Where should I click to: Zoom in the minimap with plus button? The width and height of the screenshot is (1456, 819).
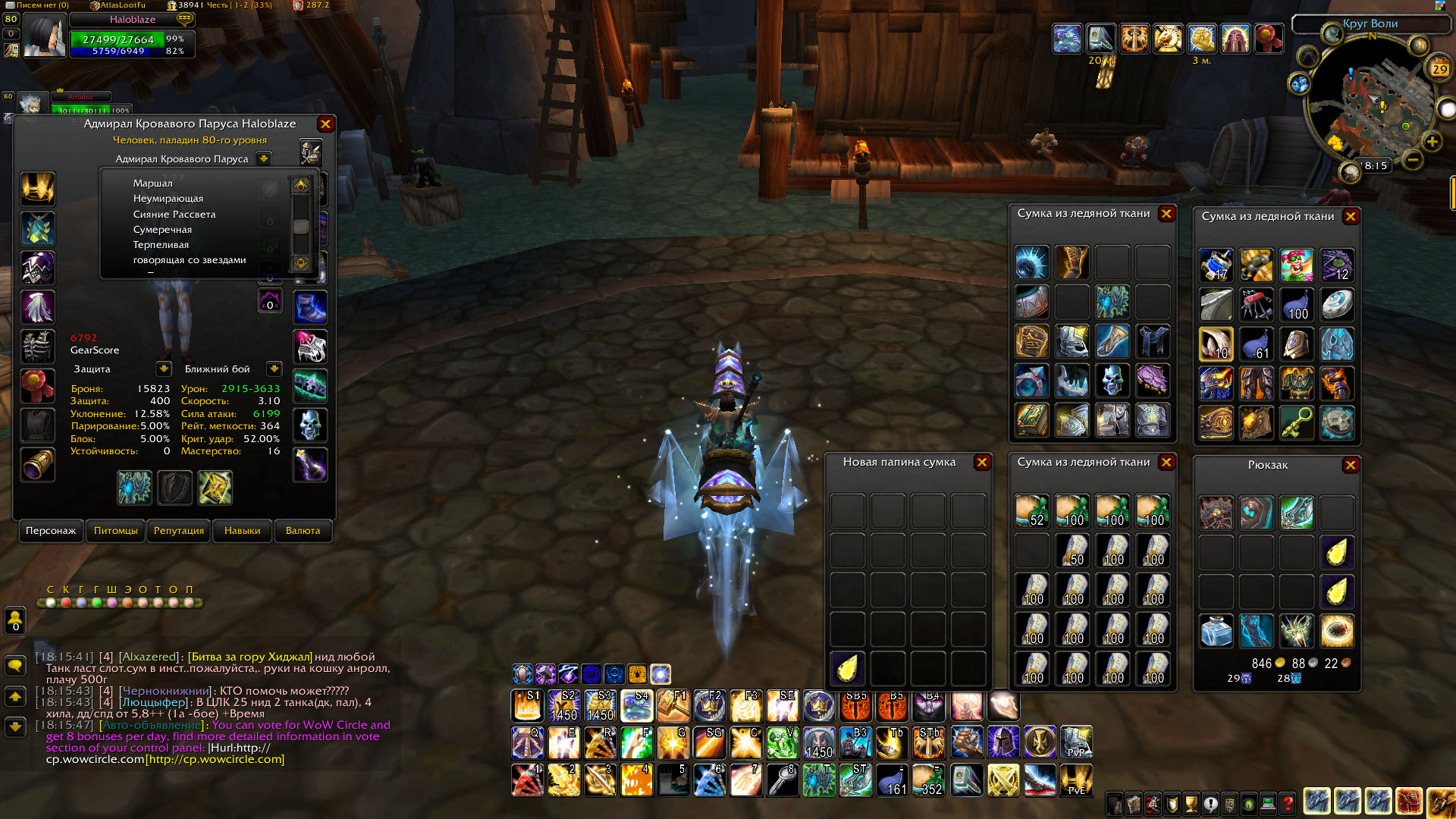[1432, 142]
